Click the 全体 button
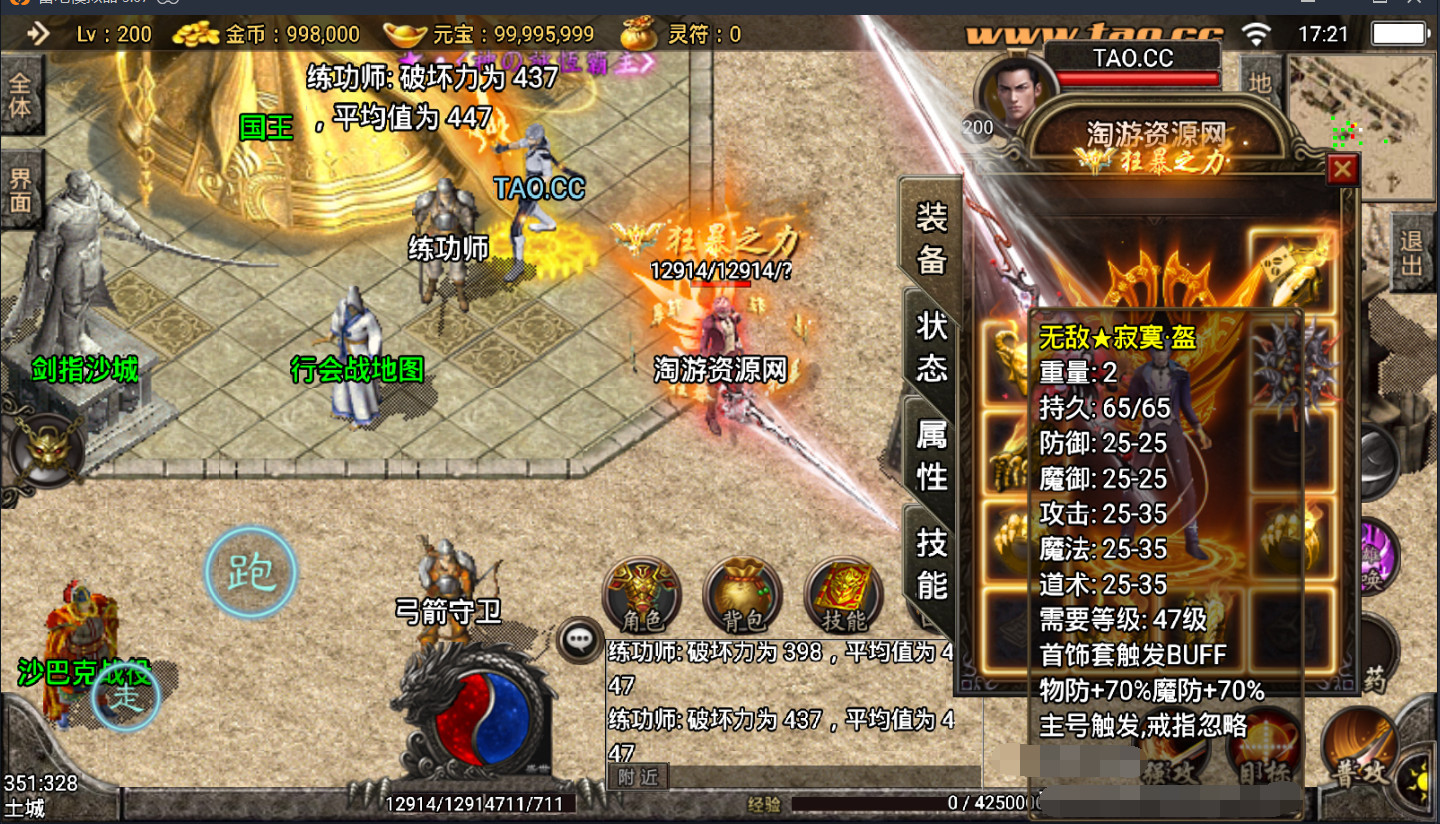 coord(20,95)
